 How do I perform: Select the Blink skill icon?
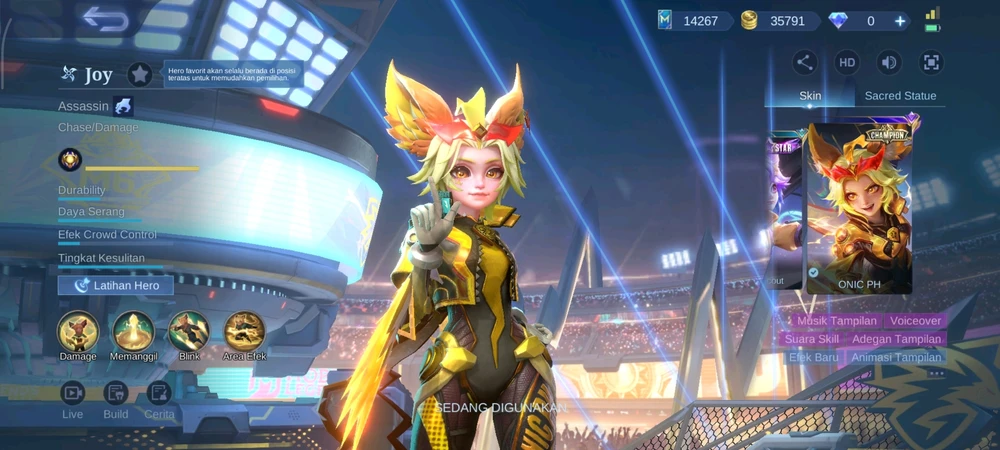pyautogui.click(x=189, y=331)
